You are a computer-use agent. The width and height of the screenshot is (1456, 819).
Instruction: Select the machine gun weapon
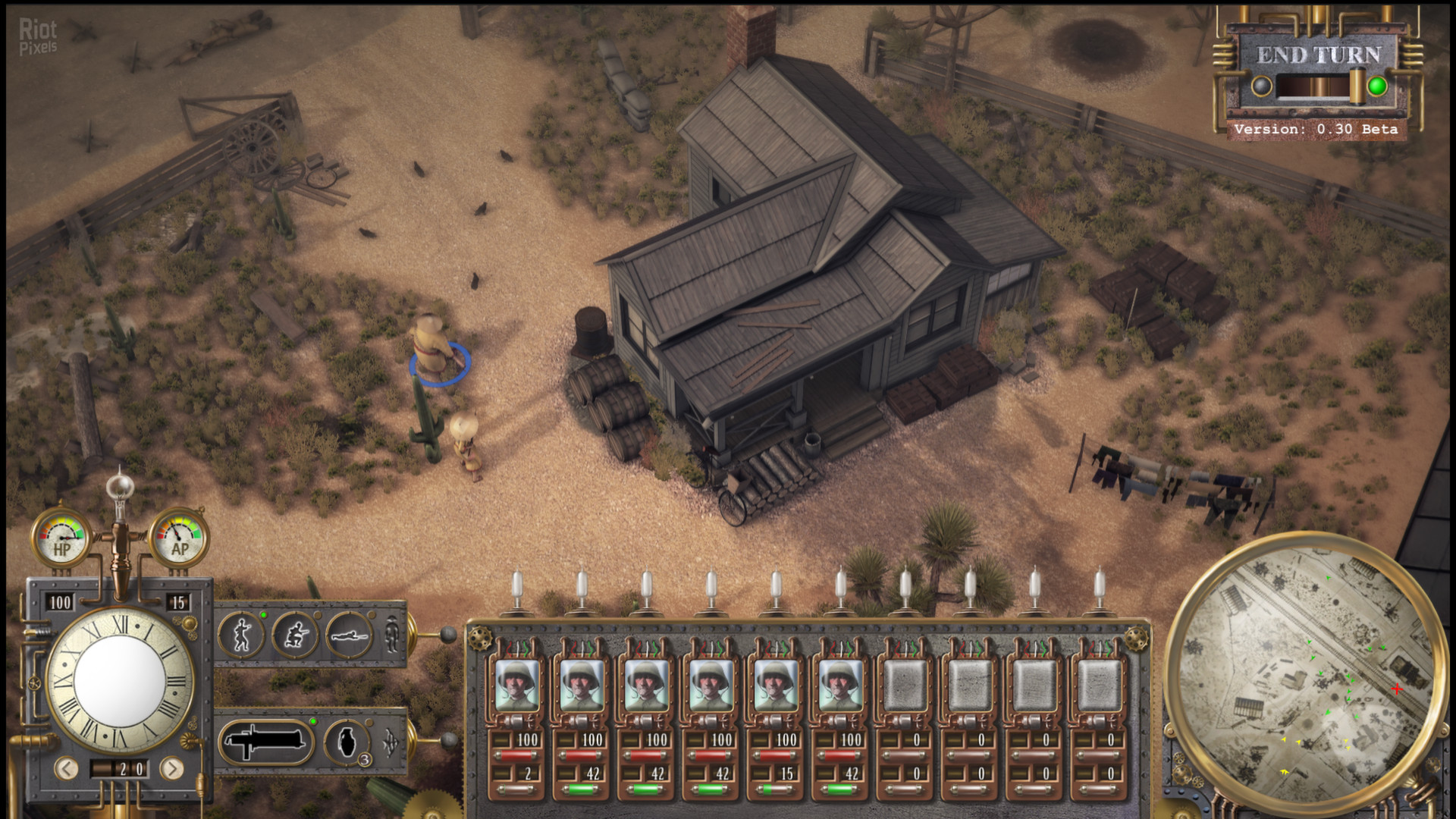(x=265, y=741)
